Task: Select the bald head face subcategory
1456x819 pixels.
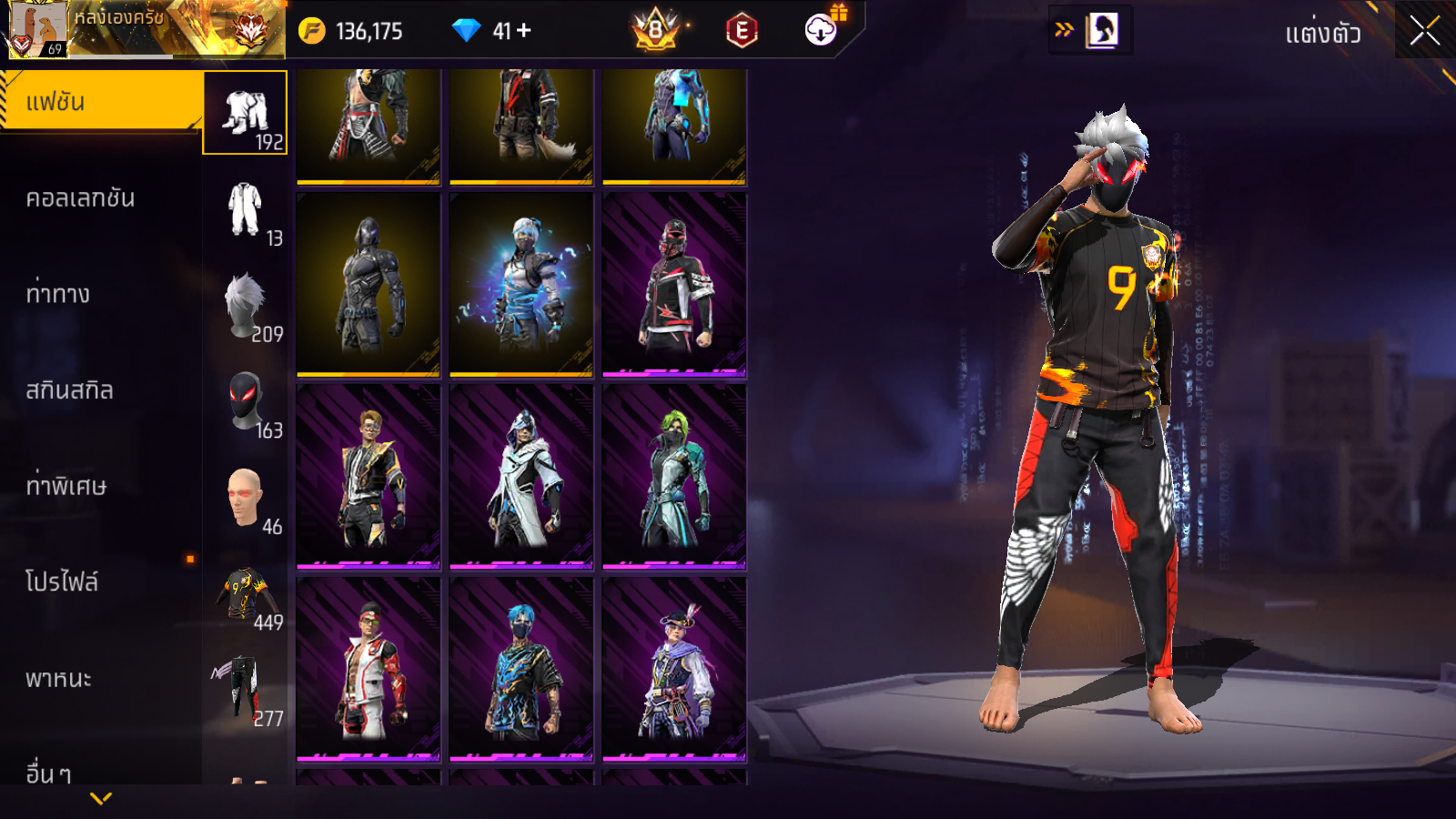Action: pos(246,500)
